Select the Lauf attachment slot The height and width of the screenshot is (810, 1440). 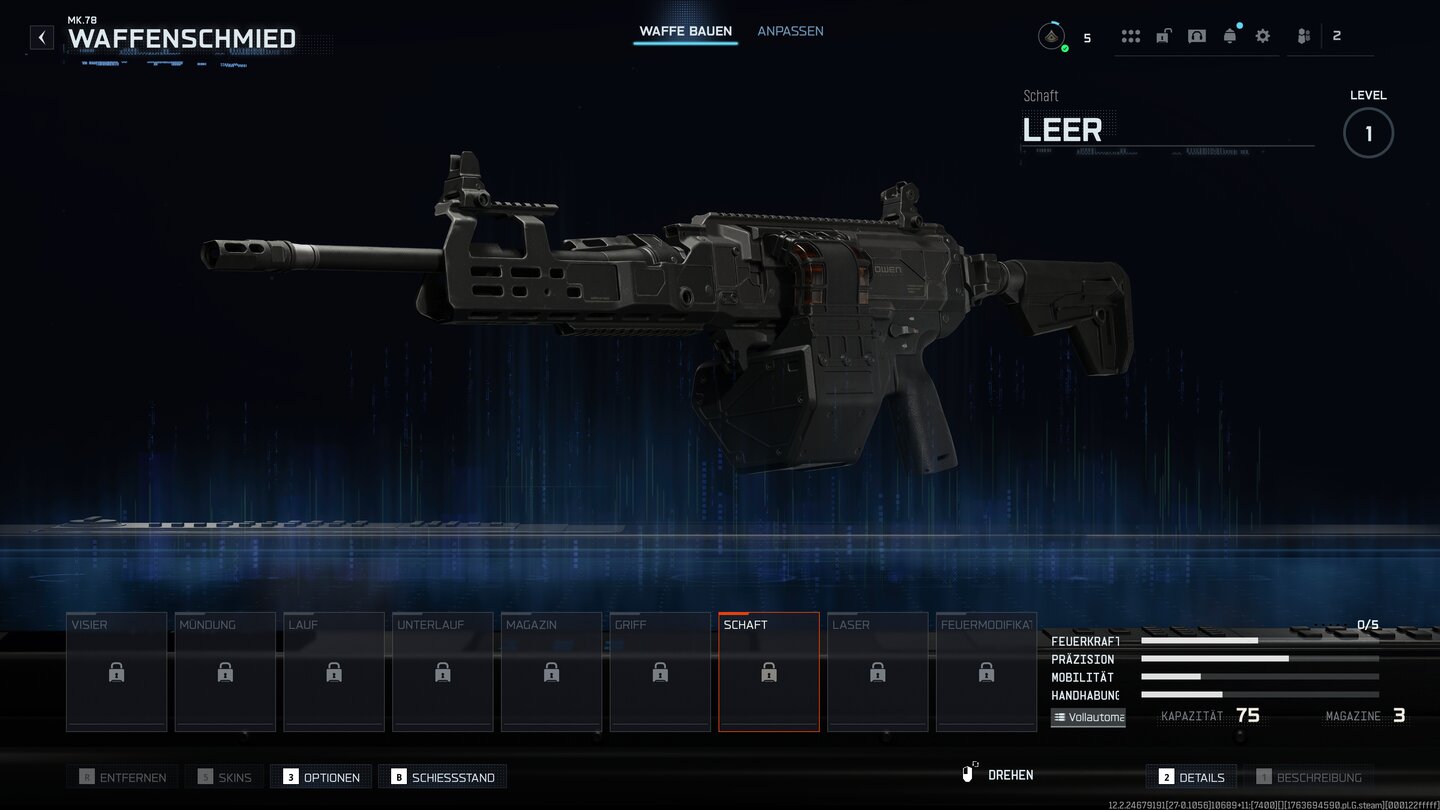(x=334, y=672)
